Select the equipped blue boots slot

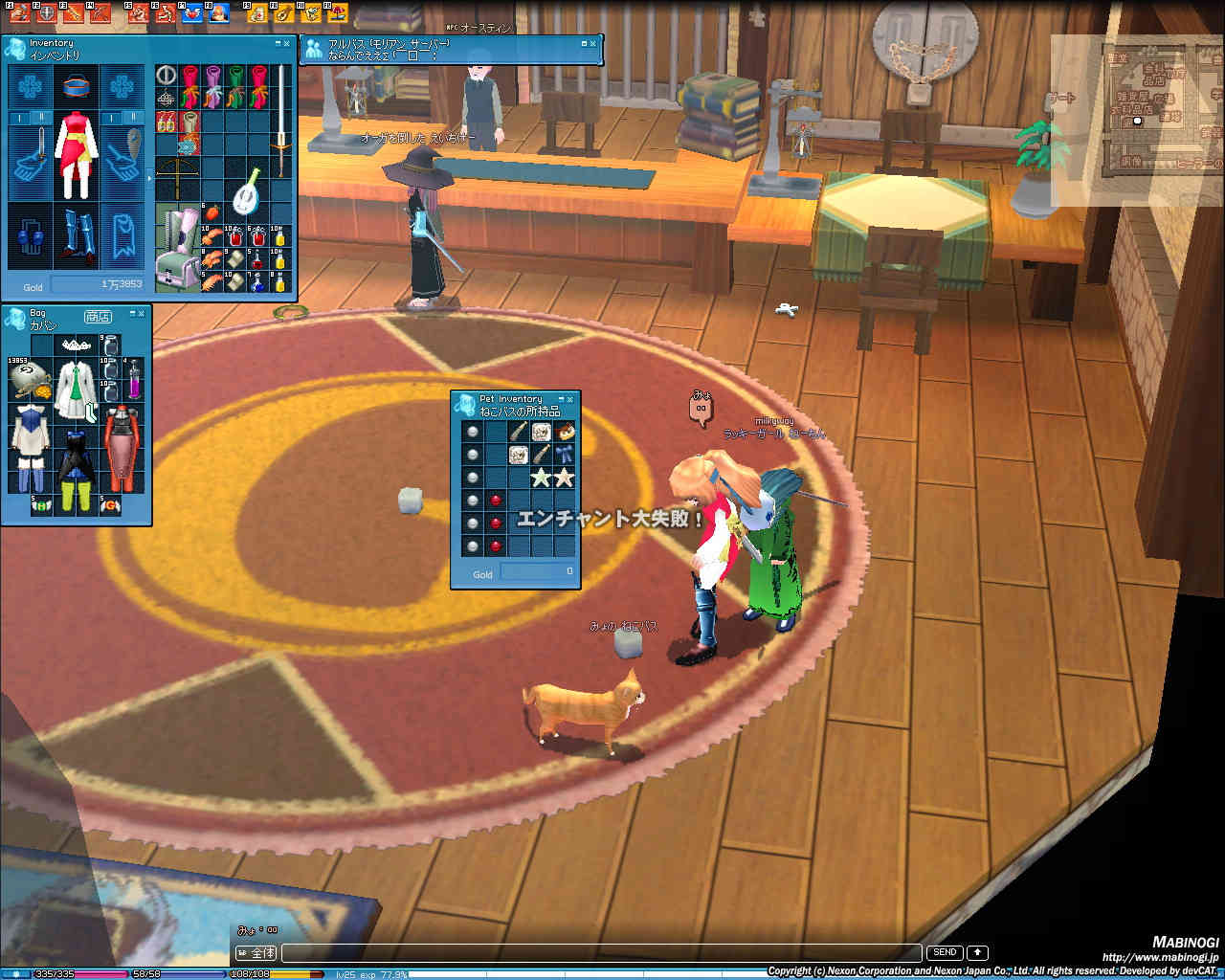[76, 235]
